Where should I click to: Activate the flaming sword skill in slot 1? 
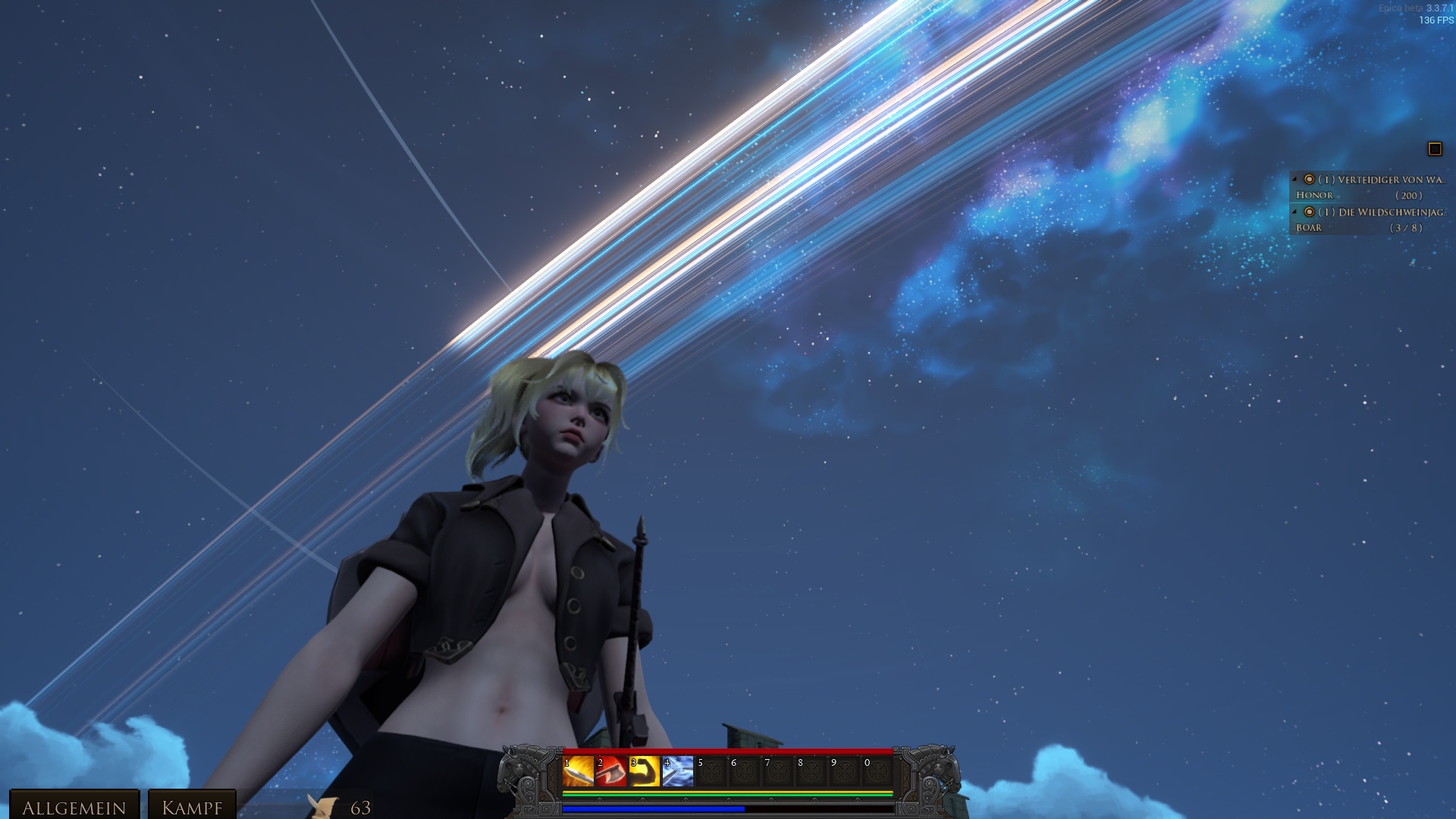tap(578, 771)
